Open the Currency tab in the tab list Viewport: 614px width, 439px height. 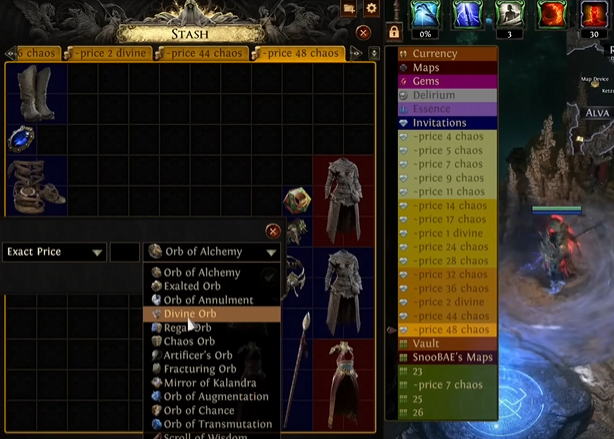[440, 54]
